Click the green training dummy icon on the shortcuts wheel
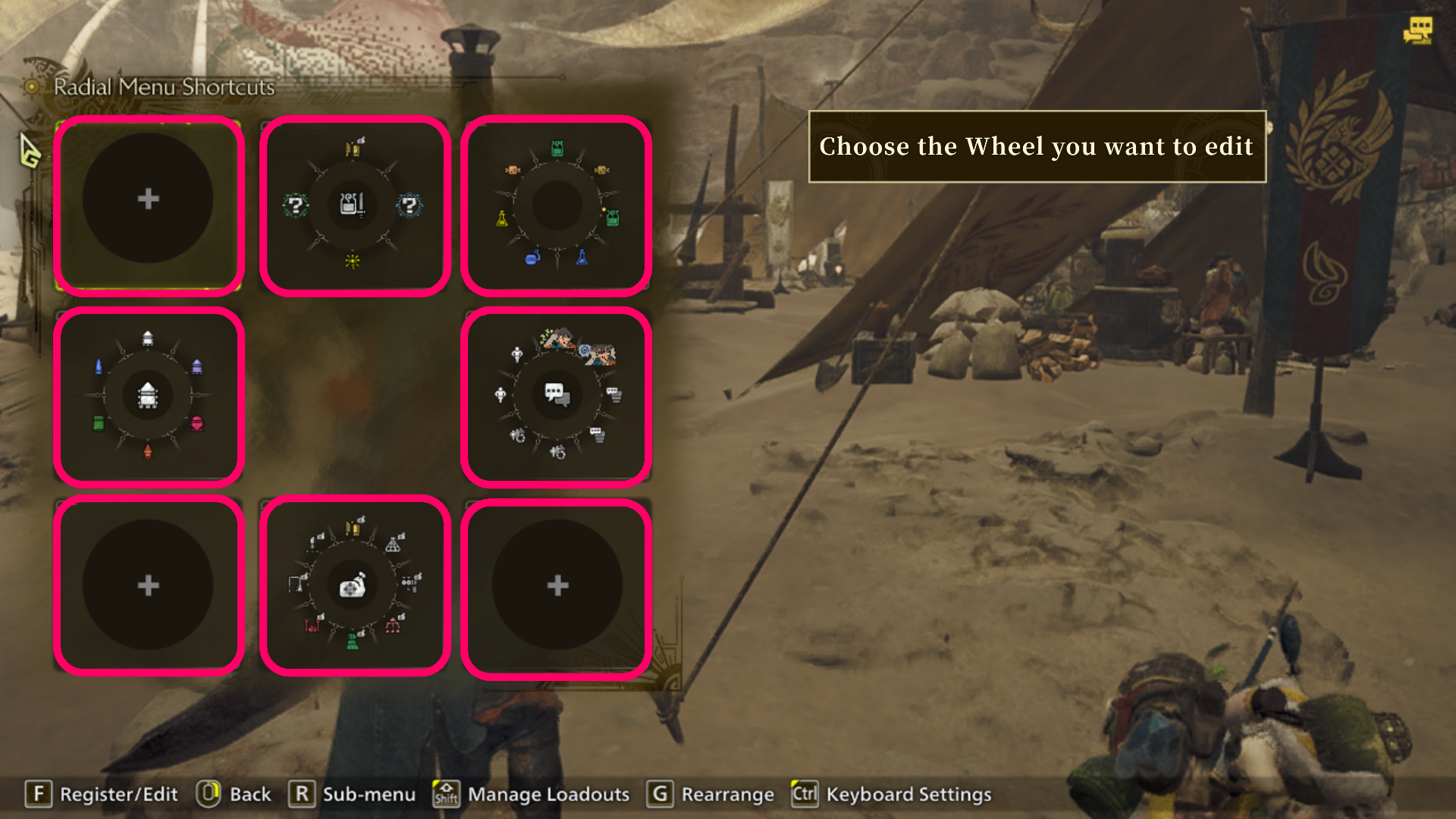 [x=353, y=642]
